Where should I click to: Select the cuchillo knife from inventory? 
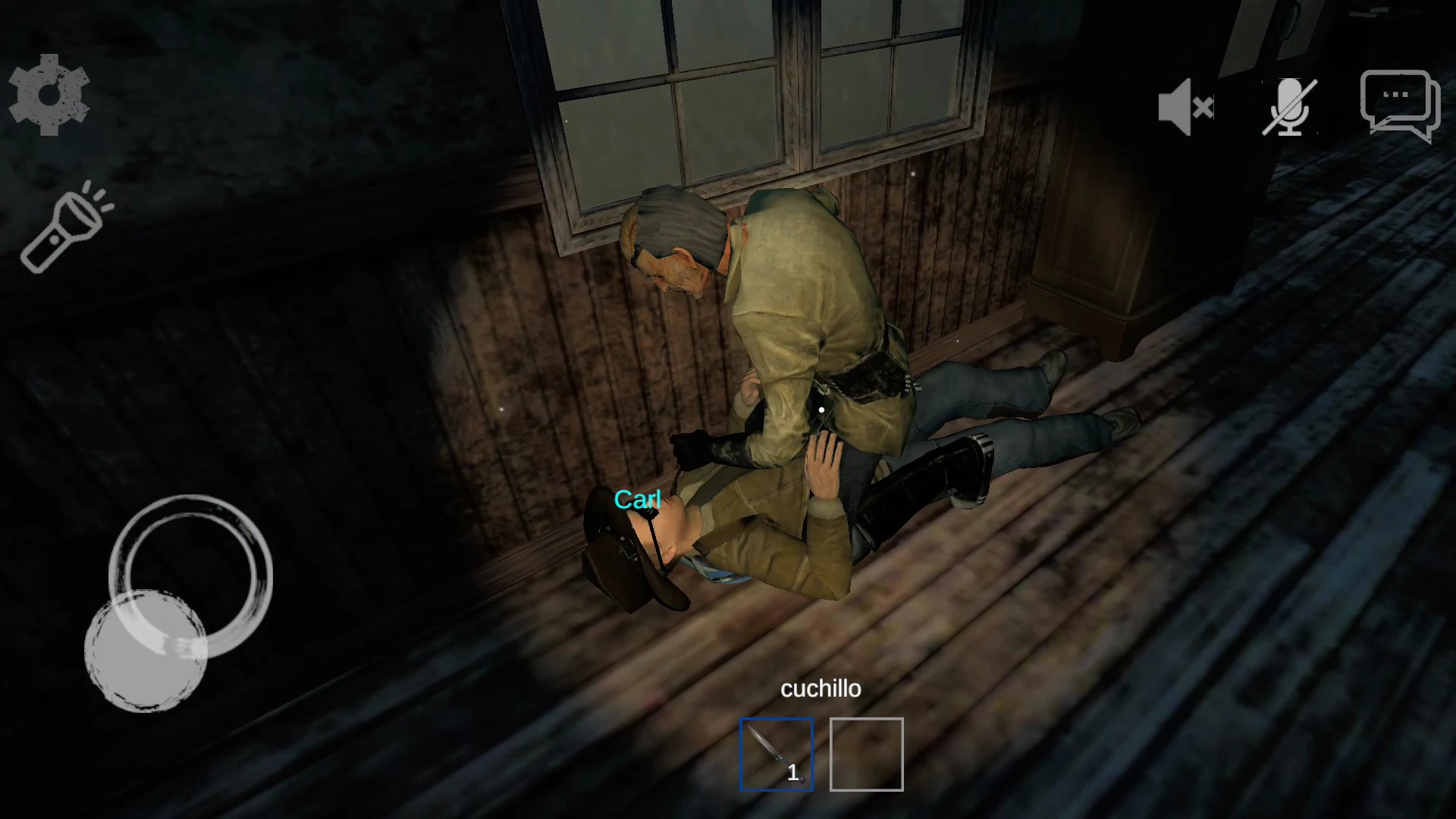[x=776, y=753]
